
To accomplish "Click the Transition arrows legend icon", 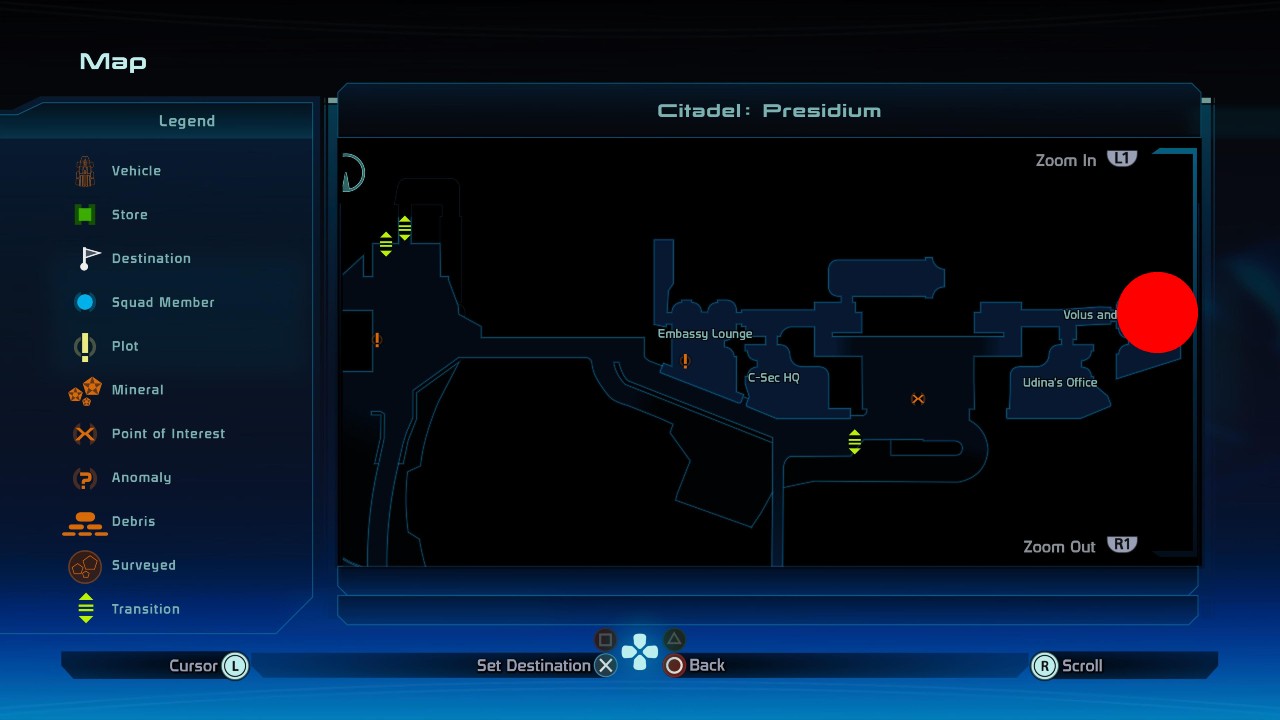I will 85,609.
